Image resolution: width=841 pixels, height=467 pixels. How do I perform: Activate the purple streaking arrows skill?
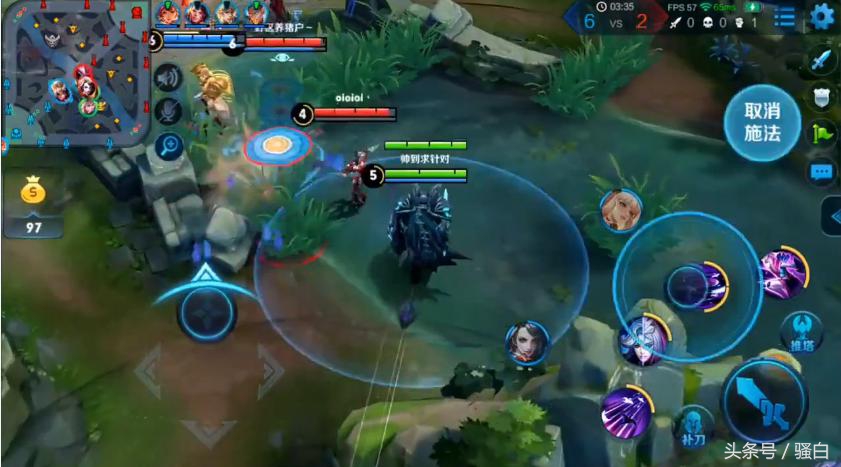(626, 411)
